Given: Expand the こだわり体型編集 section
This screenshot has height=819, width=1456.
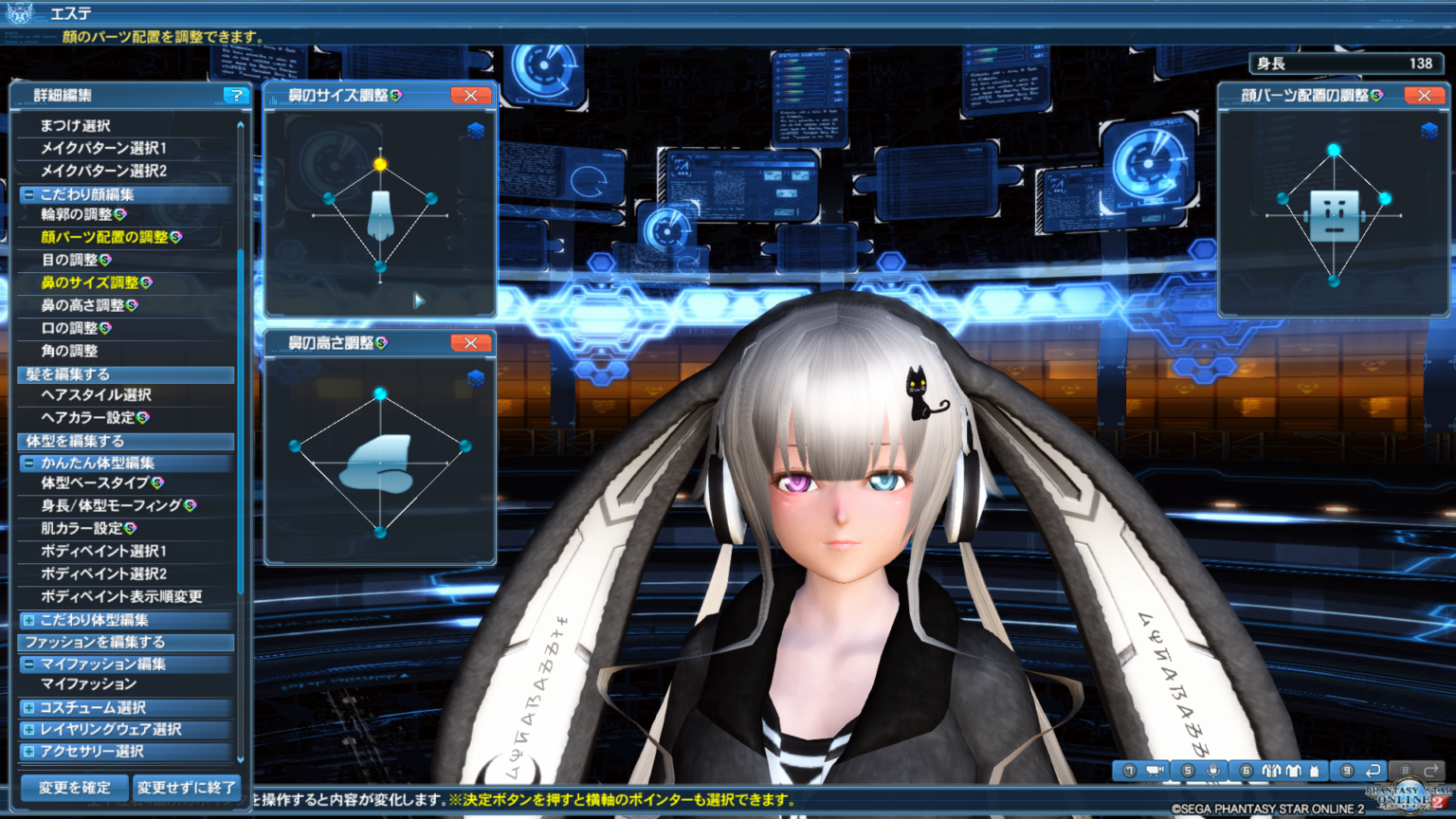Looking at the screenshot, I should click(28, 619).
